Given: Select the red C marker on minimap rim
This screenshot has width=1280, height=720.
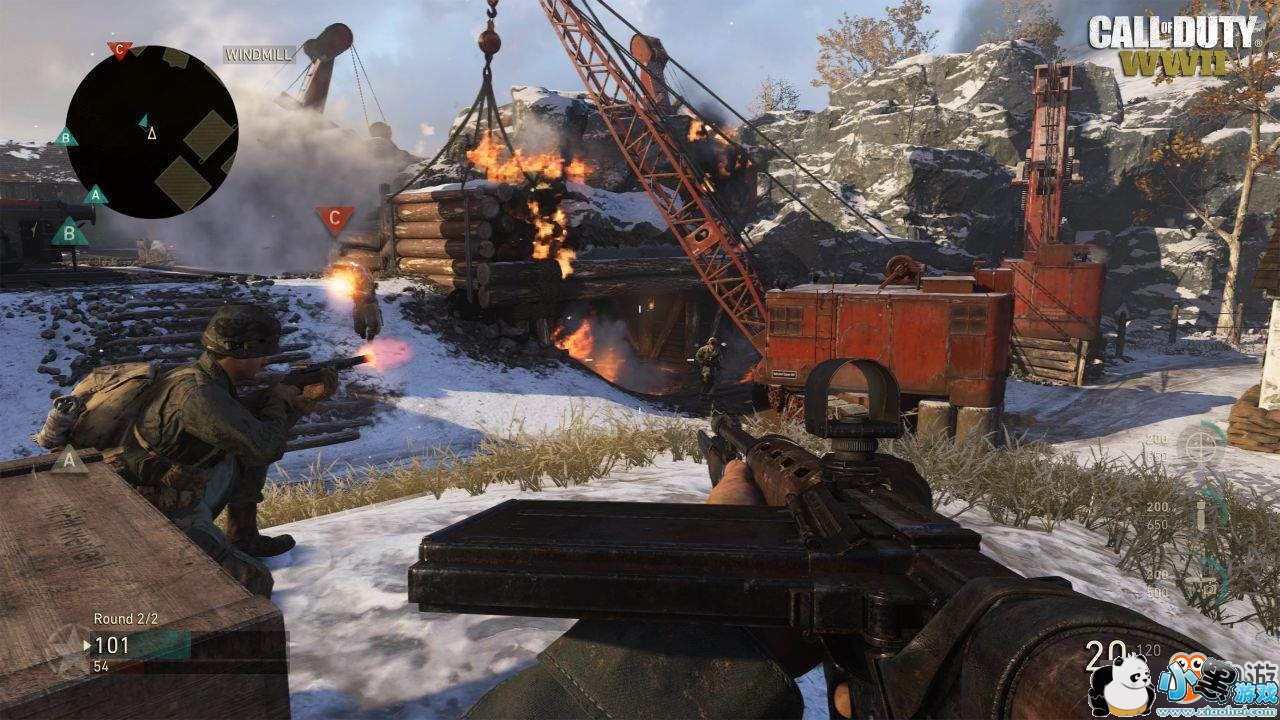Looking at the screenshot, I should [x=120, y=49].
